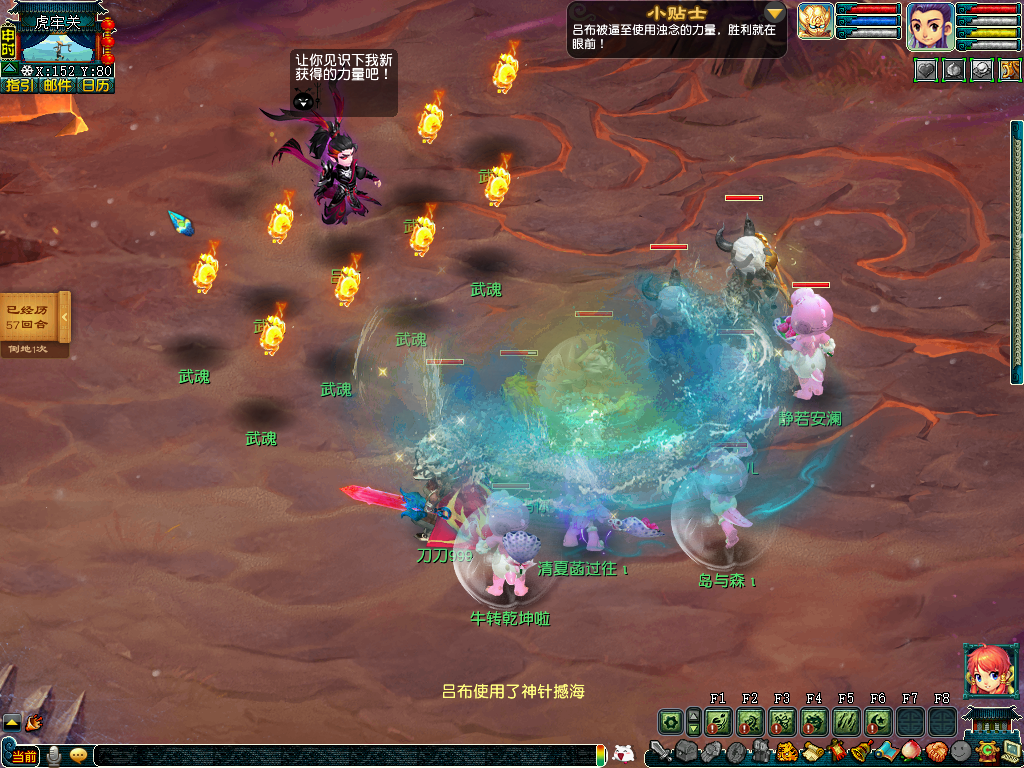Expand the 已经历 57回合 round panel
1024x768 pixels.
point(64,317)
